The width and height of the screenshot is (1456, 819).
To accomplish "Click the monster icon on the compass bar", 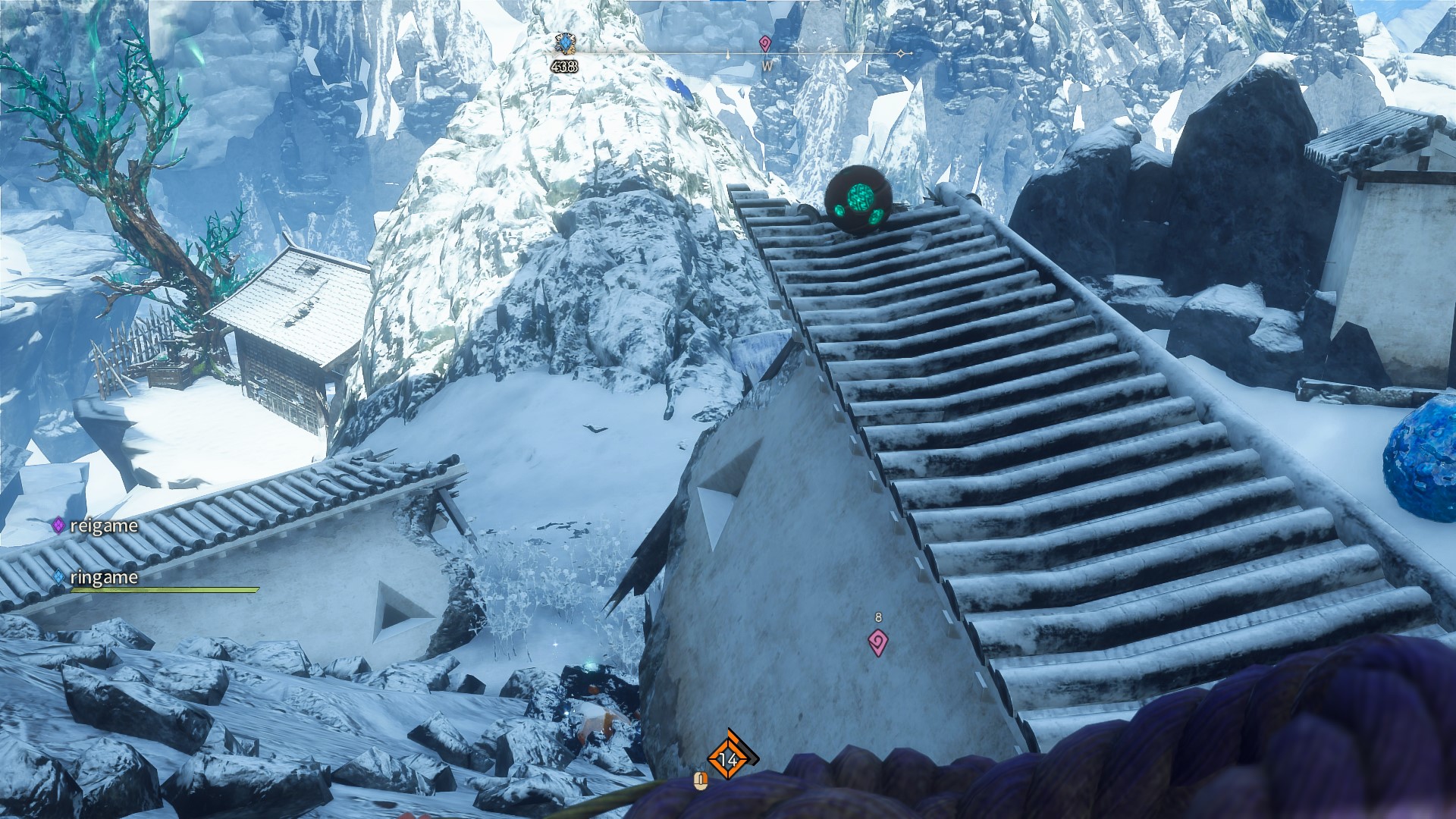I will point(565,43).
